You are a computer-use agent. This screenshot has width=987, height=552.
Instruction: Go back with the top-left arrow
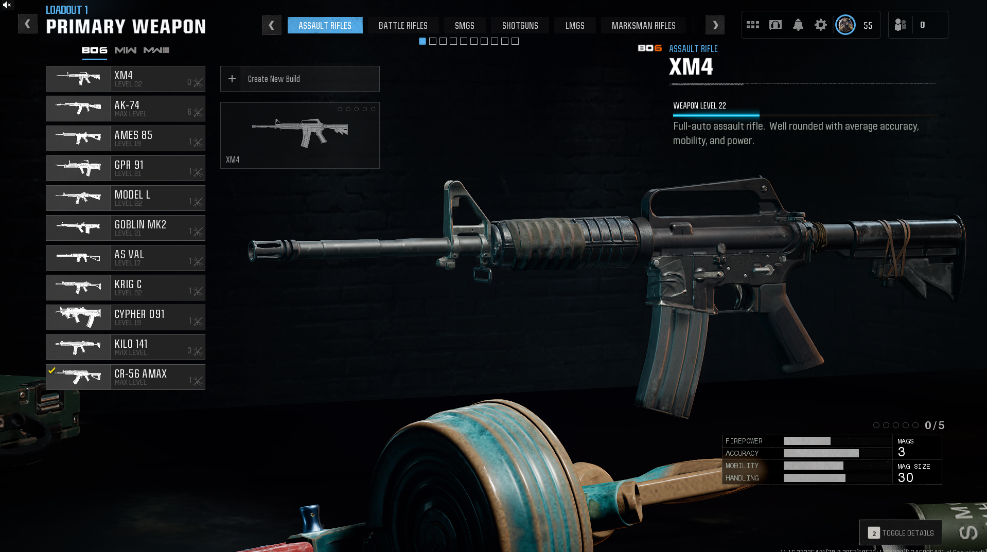coord(28,25)
